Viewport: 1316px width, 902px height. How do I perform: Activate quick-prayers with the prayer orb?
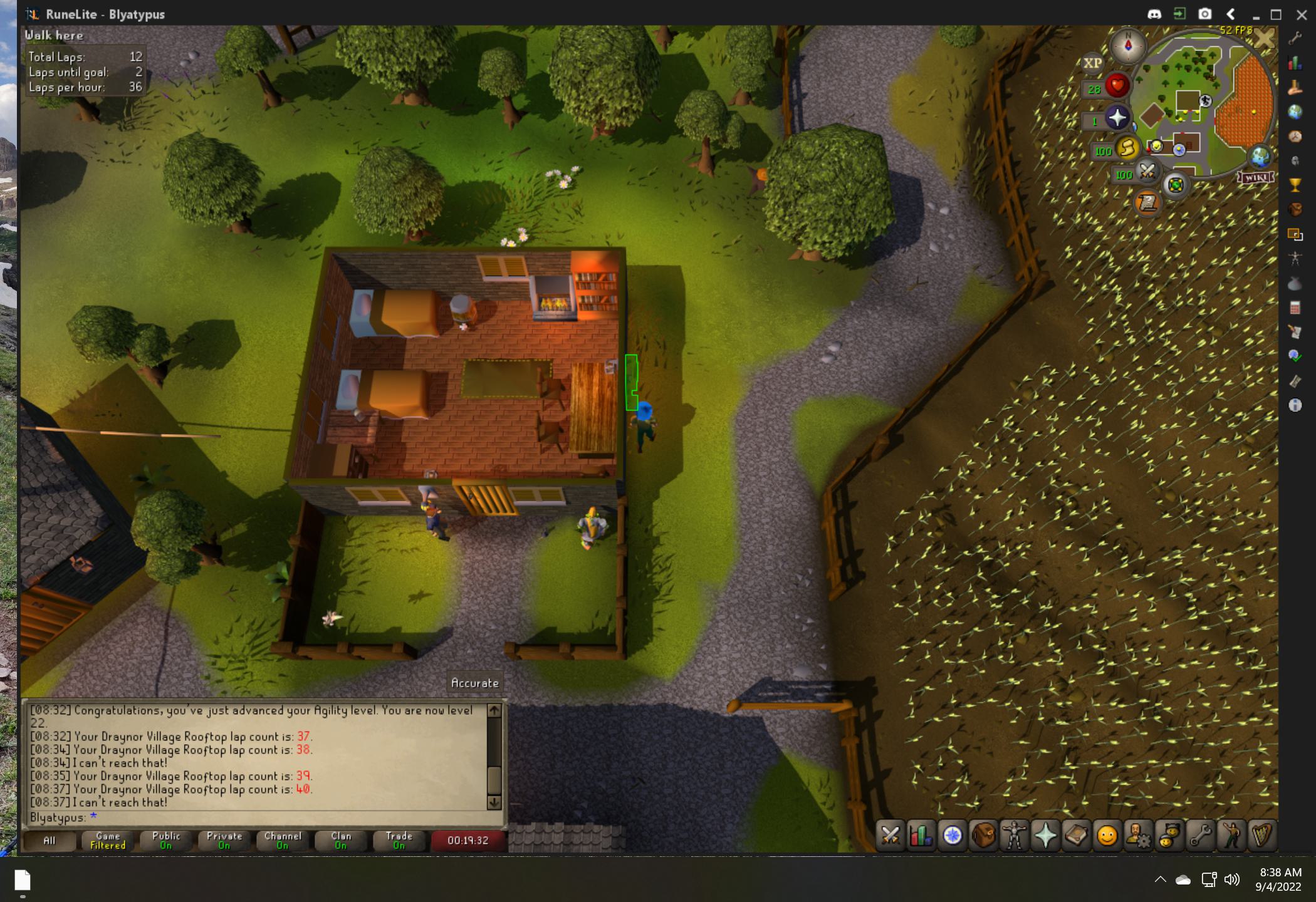point(1117,118)
